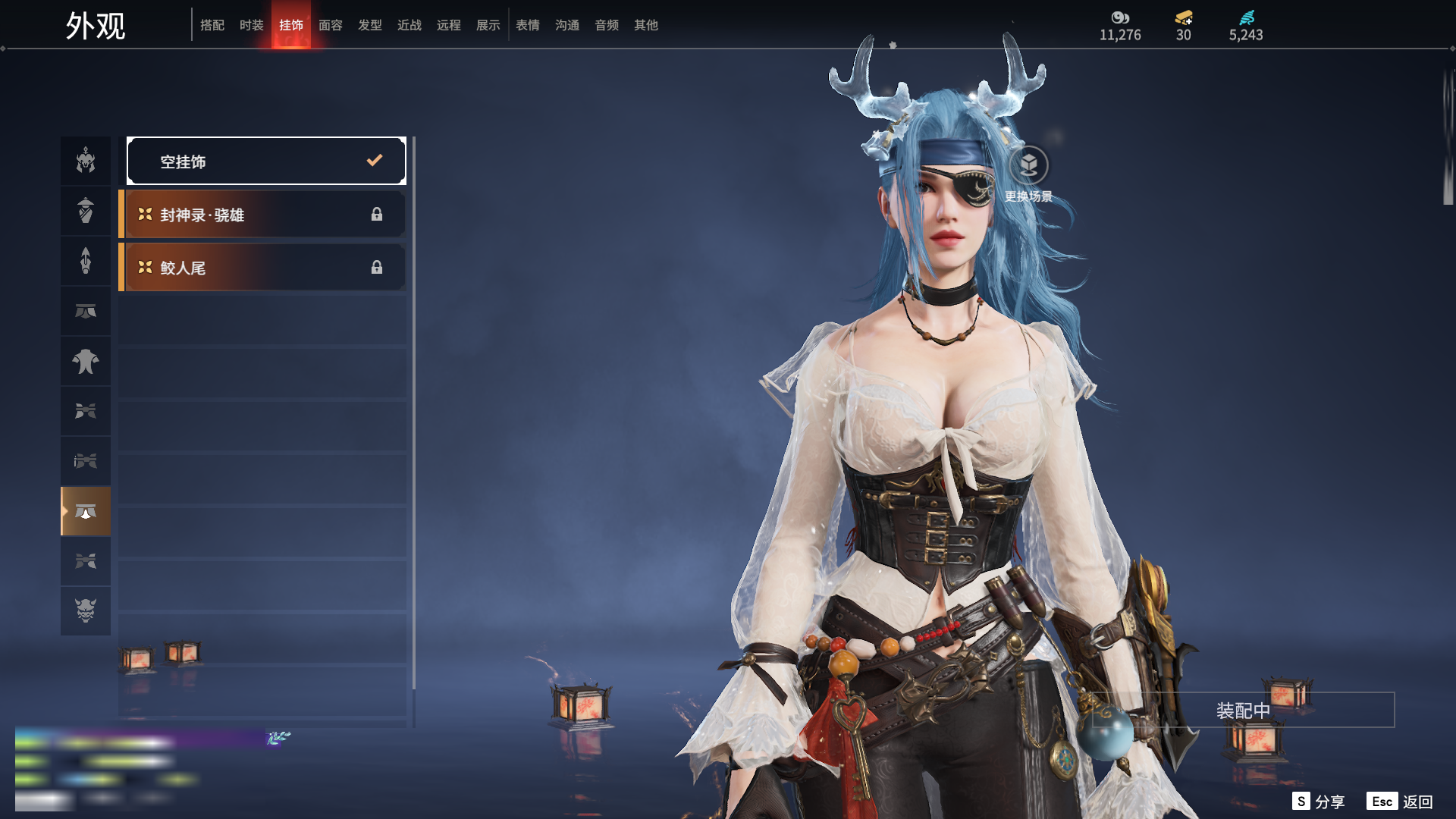Click the 装配中 equip button
1456x819 pixels.
(x=1243, y=711)
